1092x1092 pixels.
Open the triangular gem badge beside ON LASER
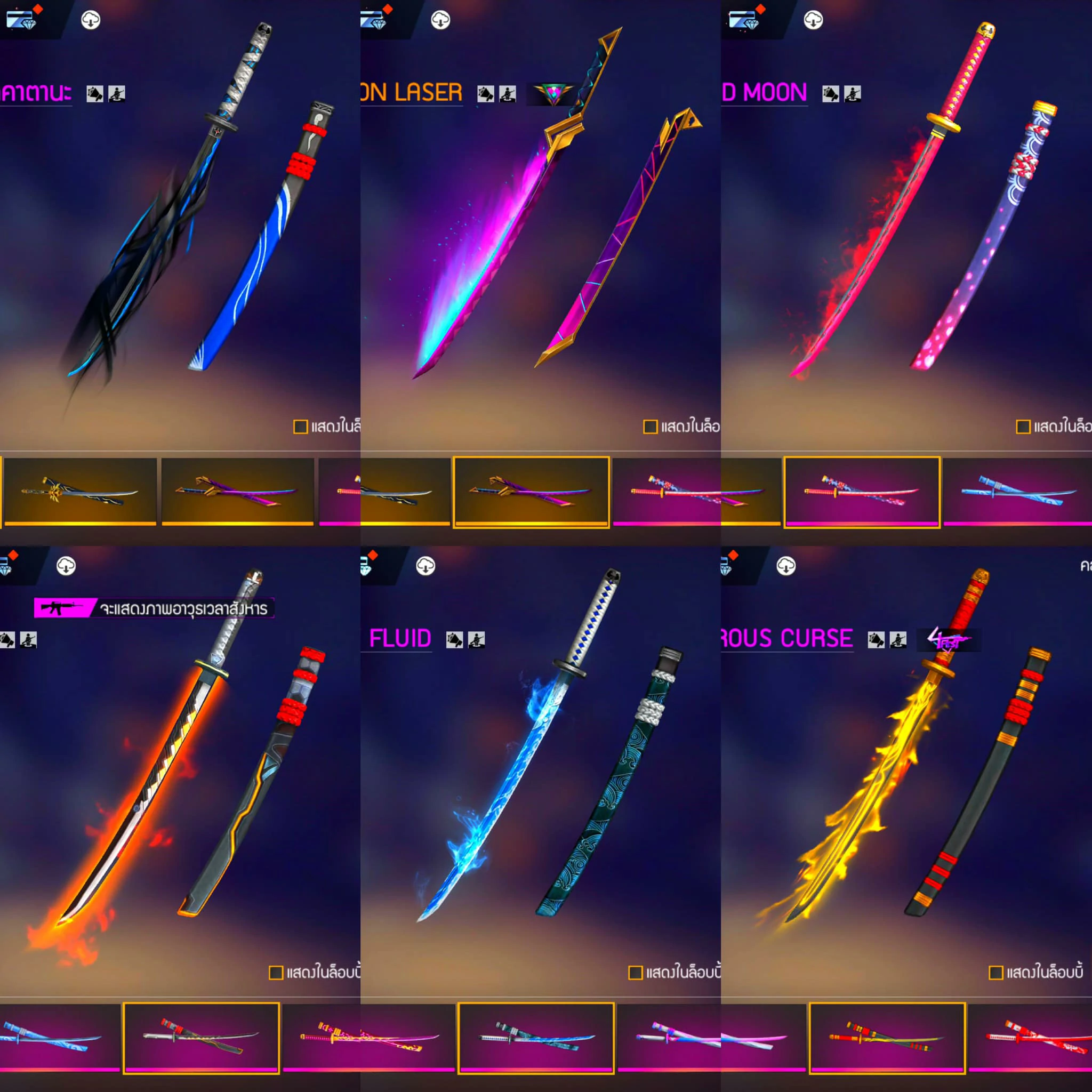(x=553, y=94)
